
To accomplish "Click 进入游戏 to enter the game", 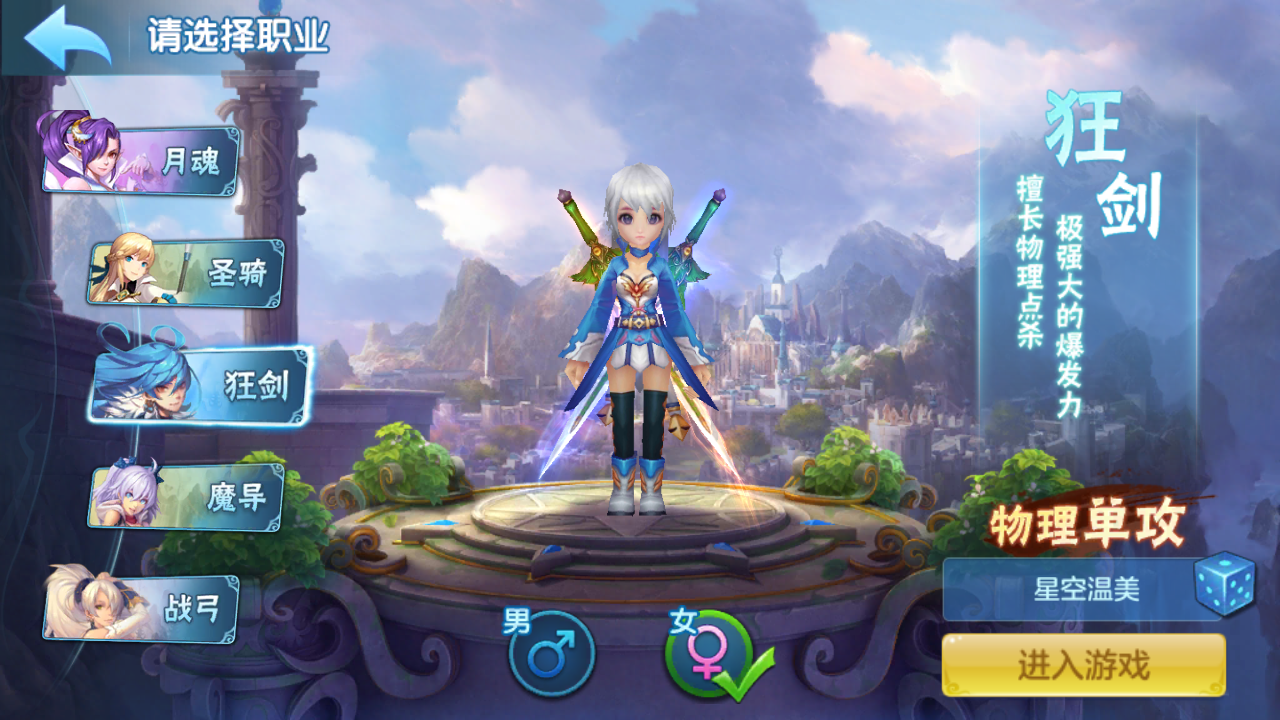I will (x=1083, y=665).
